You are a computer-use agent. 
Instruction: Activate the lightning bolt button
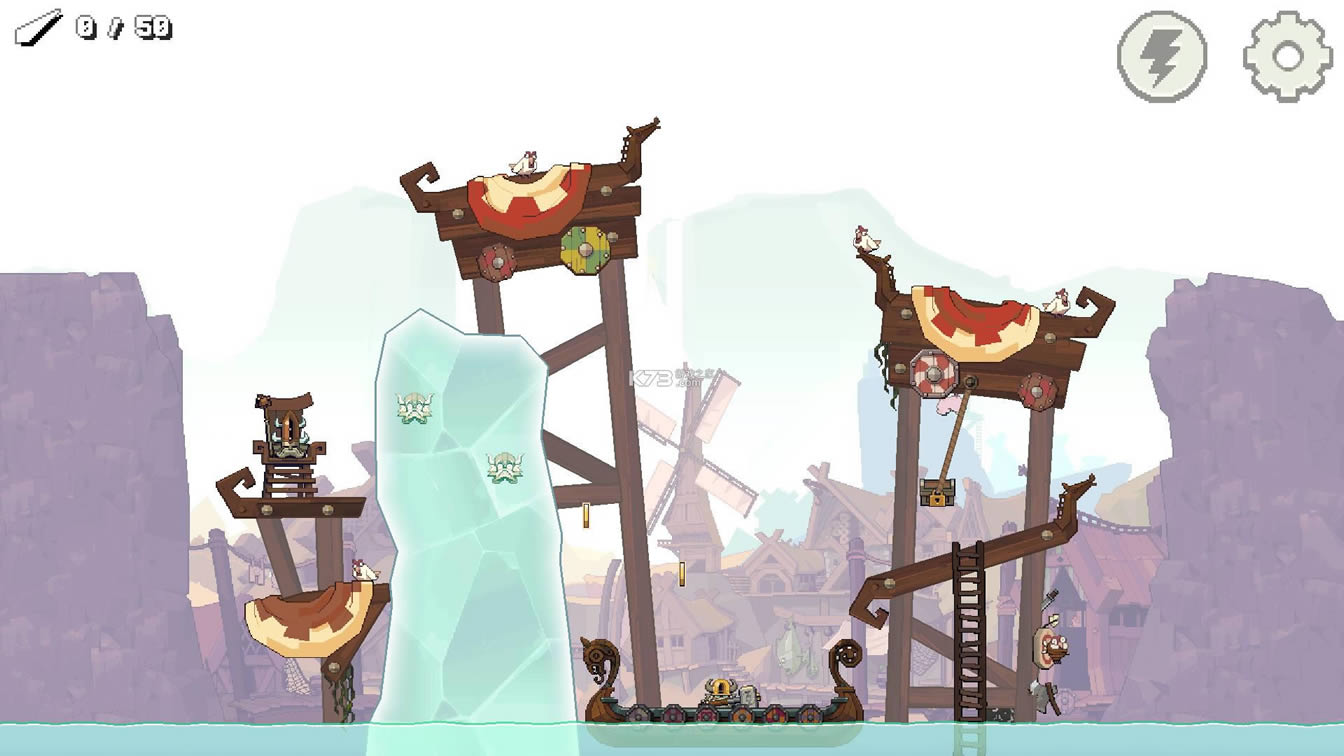tap(1161, 57)
